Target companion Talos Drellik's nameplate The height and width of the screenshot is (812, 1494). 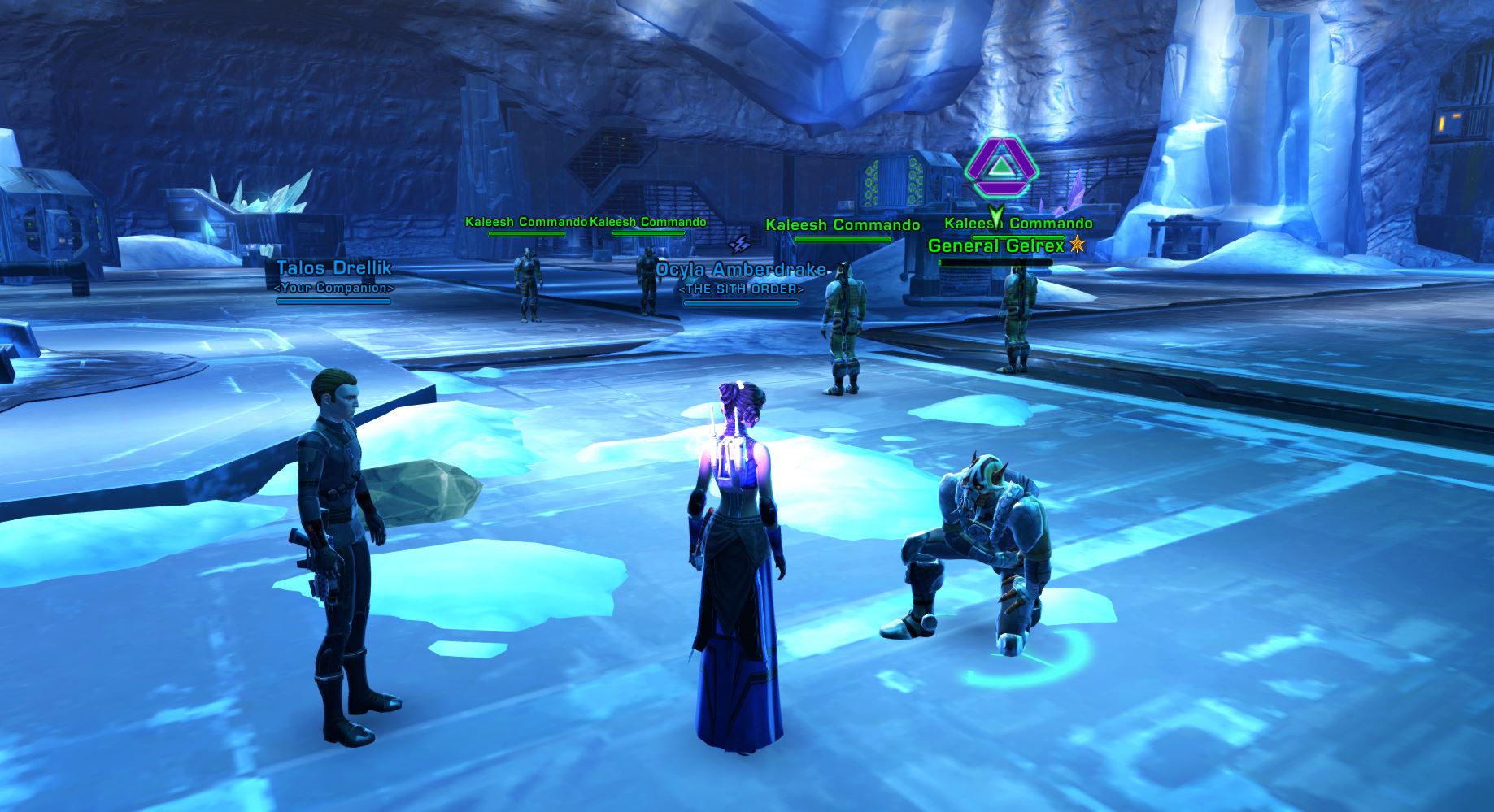click(333, 268)
